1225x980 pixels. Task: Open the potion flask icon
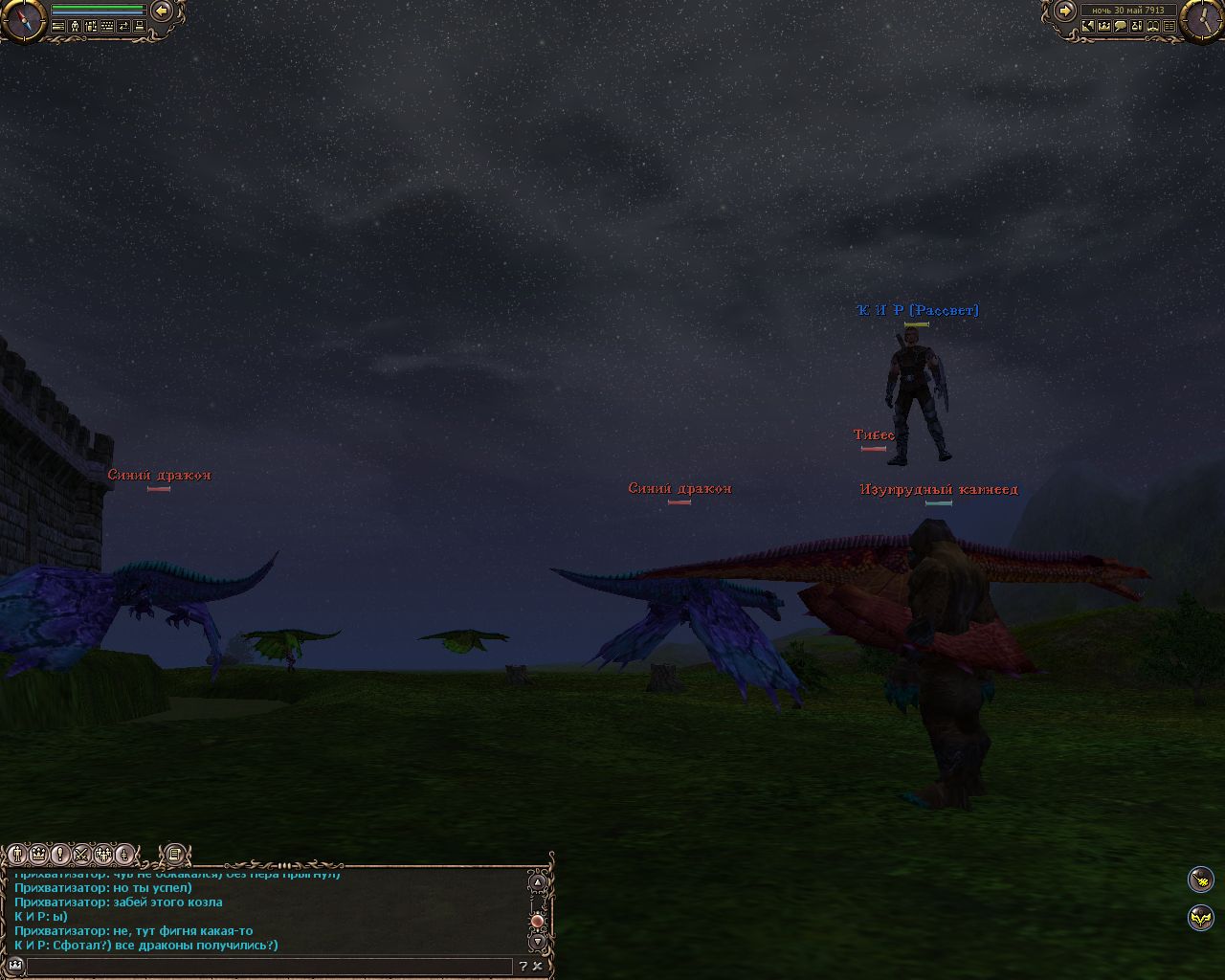point(1137,27)
